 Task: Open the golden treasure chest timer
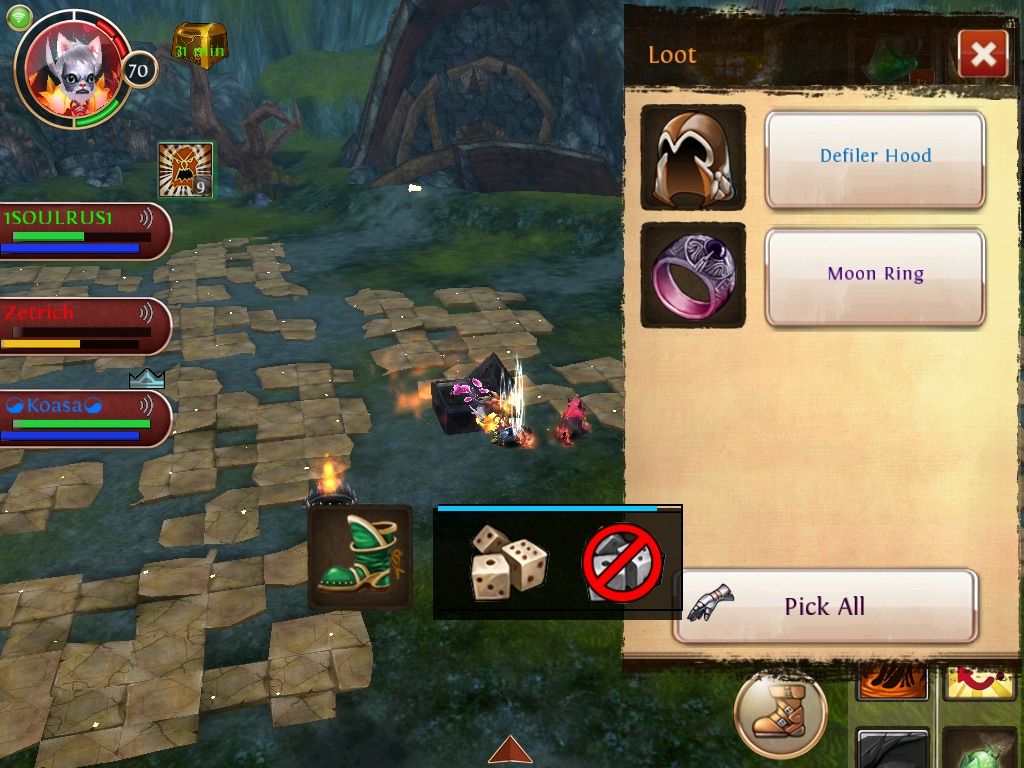click(x=200, y=45)
